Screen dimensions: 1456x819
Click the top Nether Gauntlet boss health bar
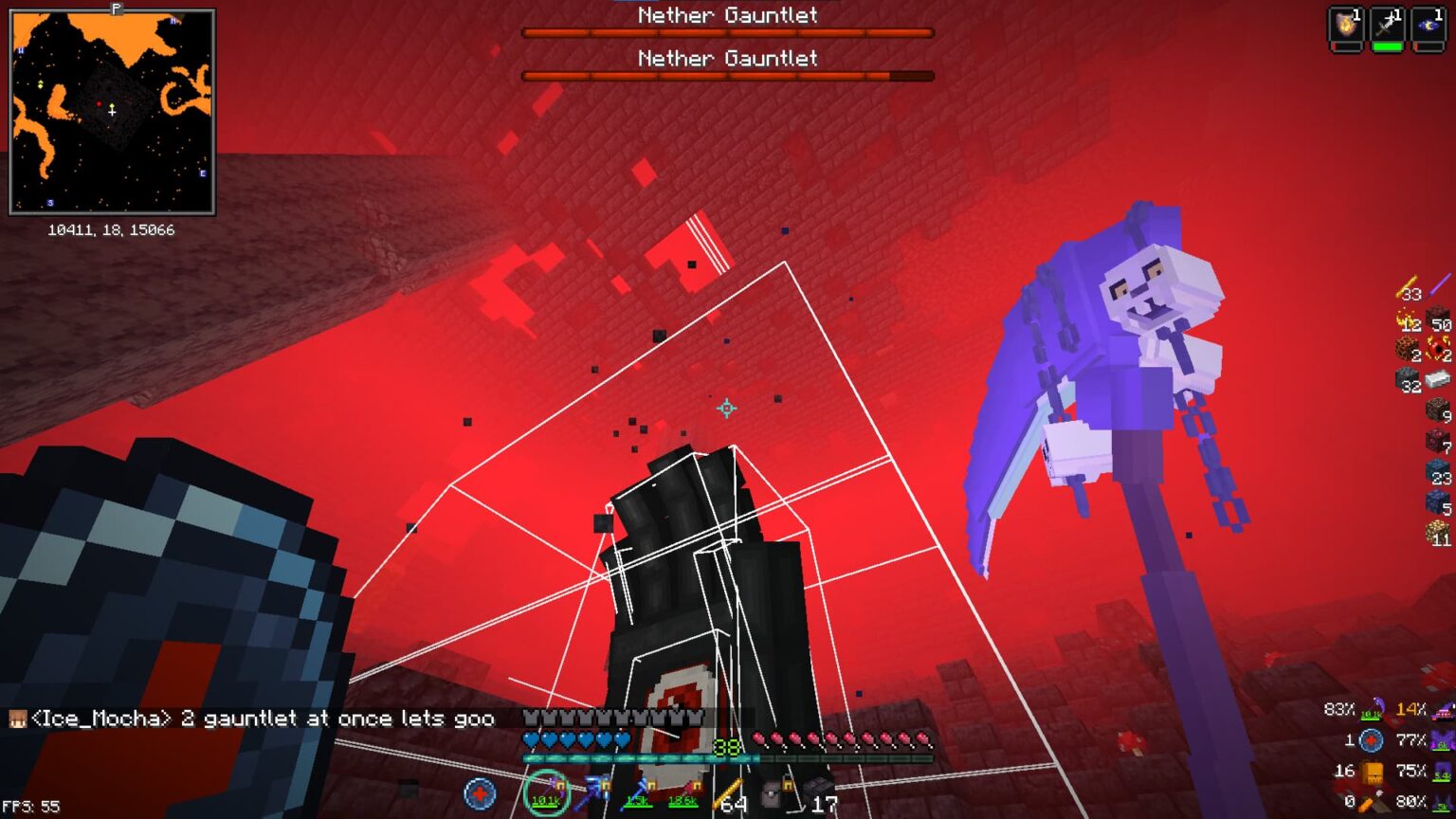(x=727, y=31)
